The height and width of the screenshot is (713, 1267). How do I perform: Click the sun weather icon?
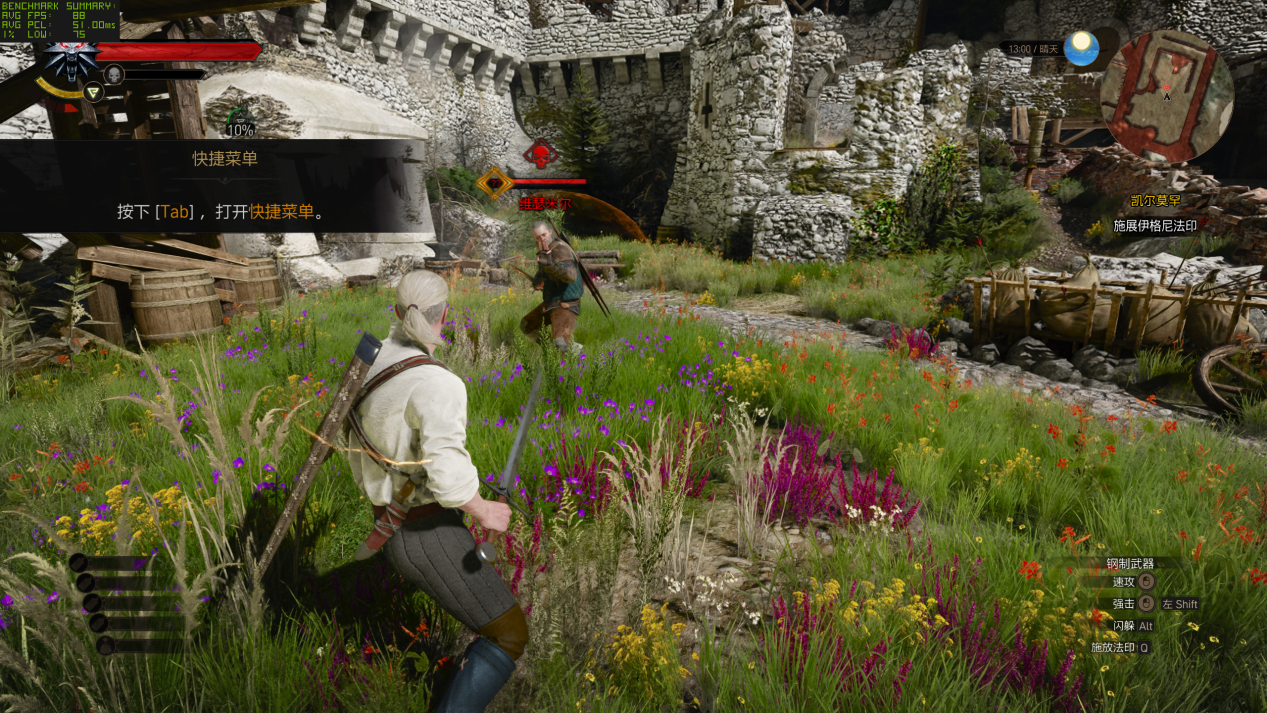(1081, 48)
